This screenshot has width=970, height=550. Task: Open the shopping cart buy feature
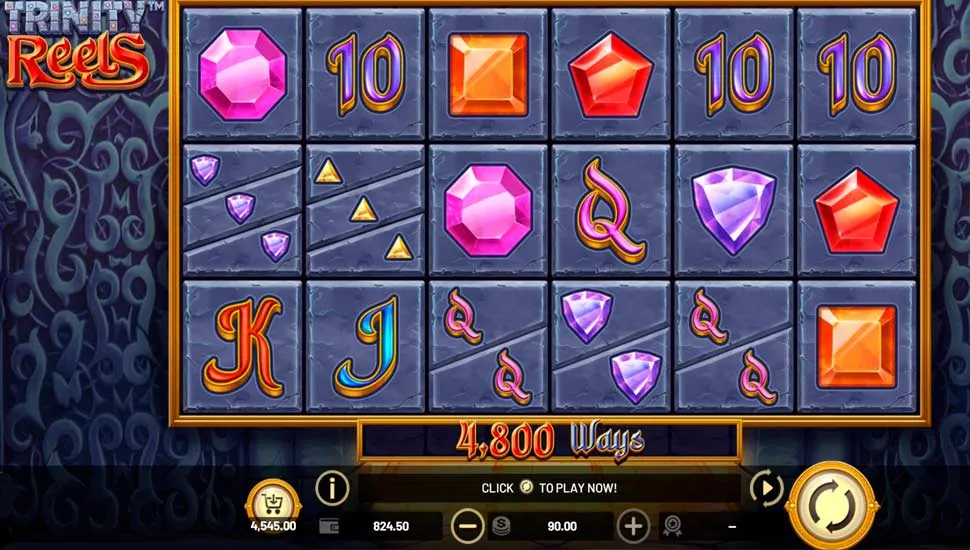272,500
